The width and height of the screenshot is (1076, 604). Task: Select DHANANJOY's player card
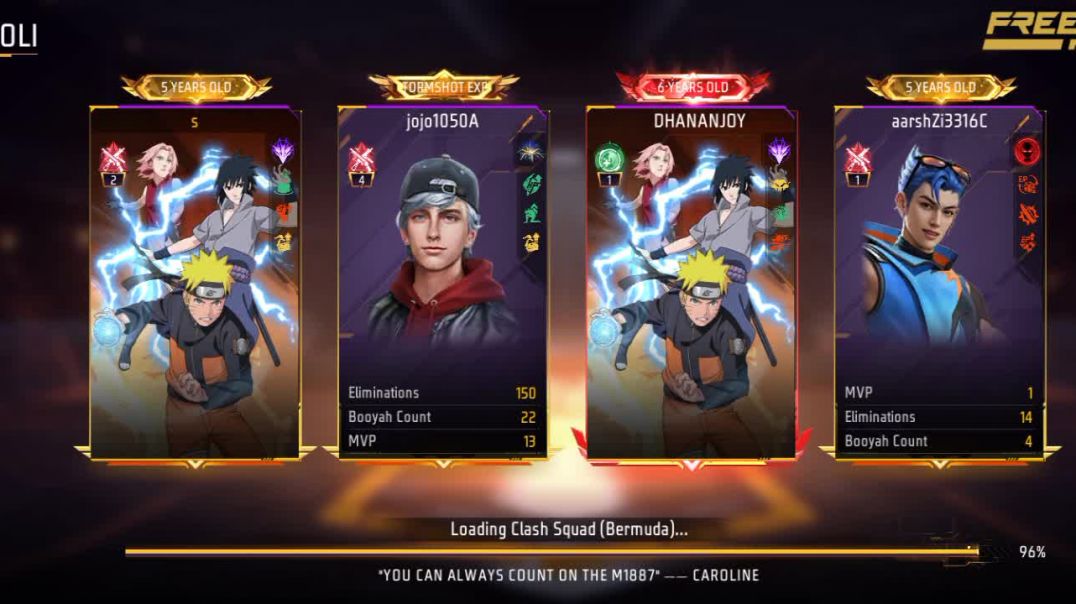[x=691, y=282]
